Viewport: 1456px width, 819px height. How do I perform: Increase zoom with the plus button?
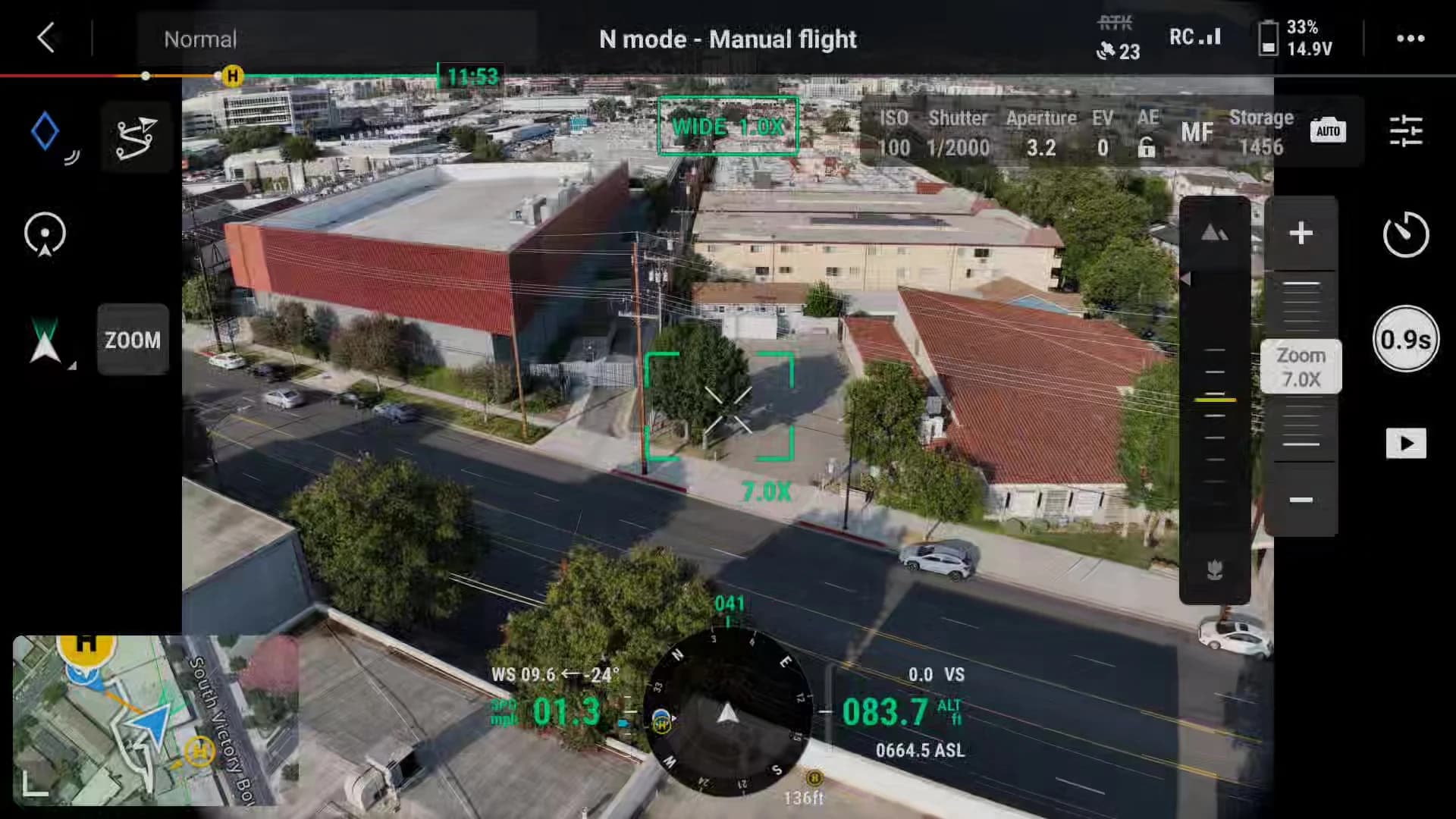[1301, 233]
